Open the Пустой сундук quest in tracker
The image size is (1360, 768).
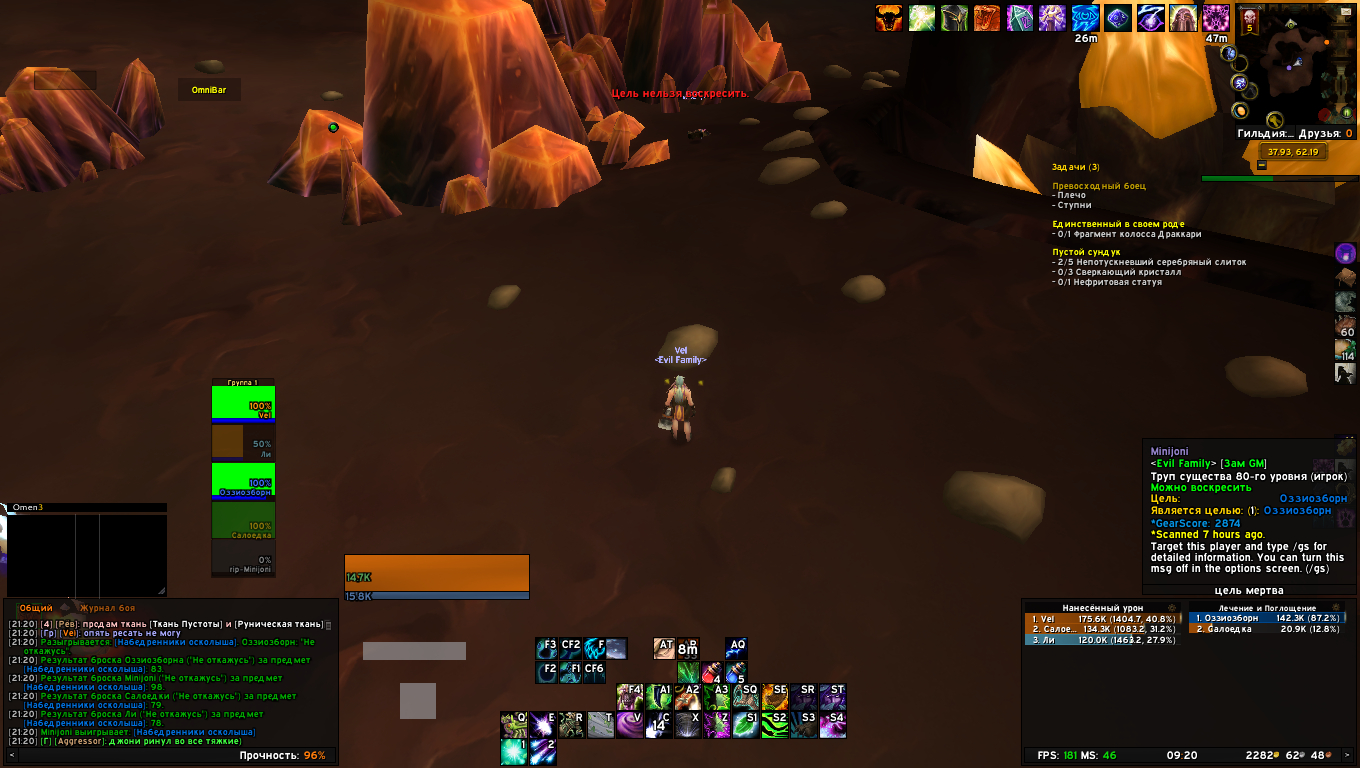[x=1086, y=252]
